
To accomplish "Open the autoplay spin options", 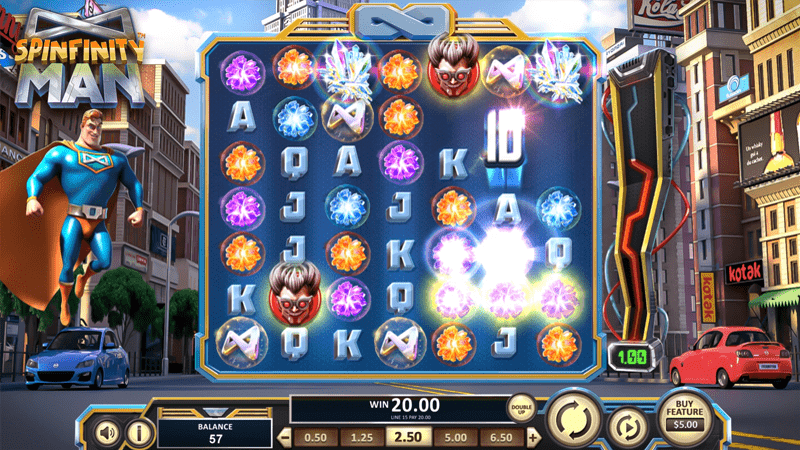I will [x=628, y=426].
